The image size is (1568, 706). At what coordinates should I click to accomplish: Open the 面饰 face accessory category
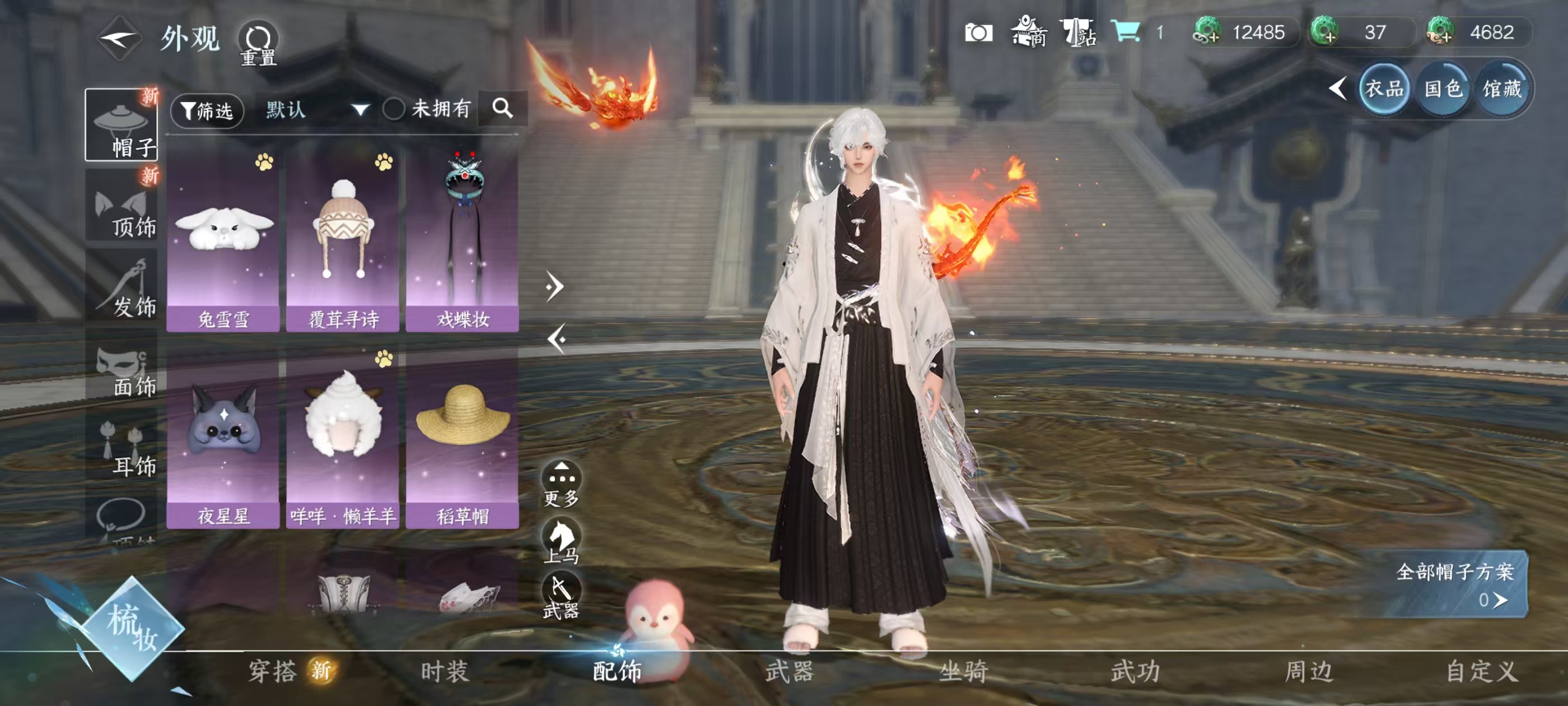tap(121, 368)
